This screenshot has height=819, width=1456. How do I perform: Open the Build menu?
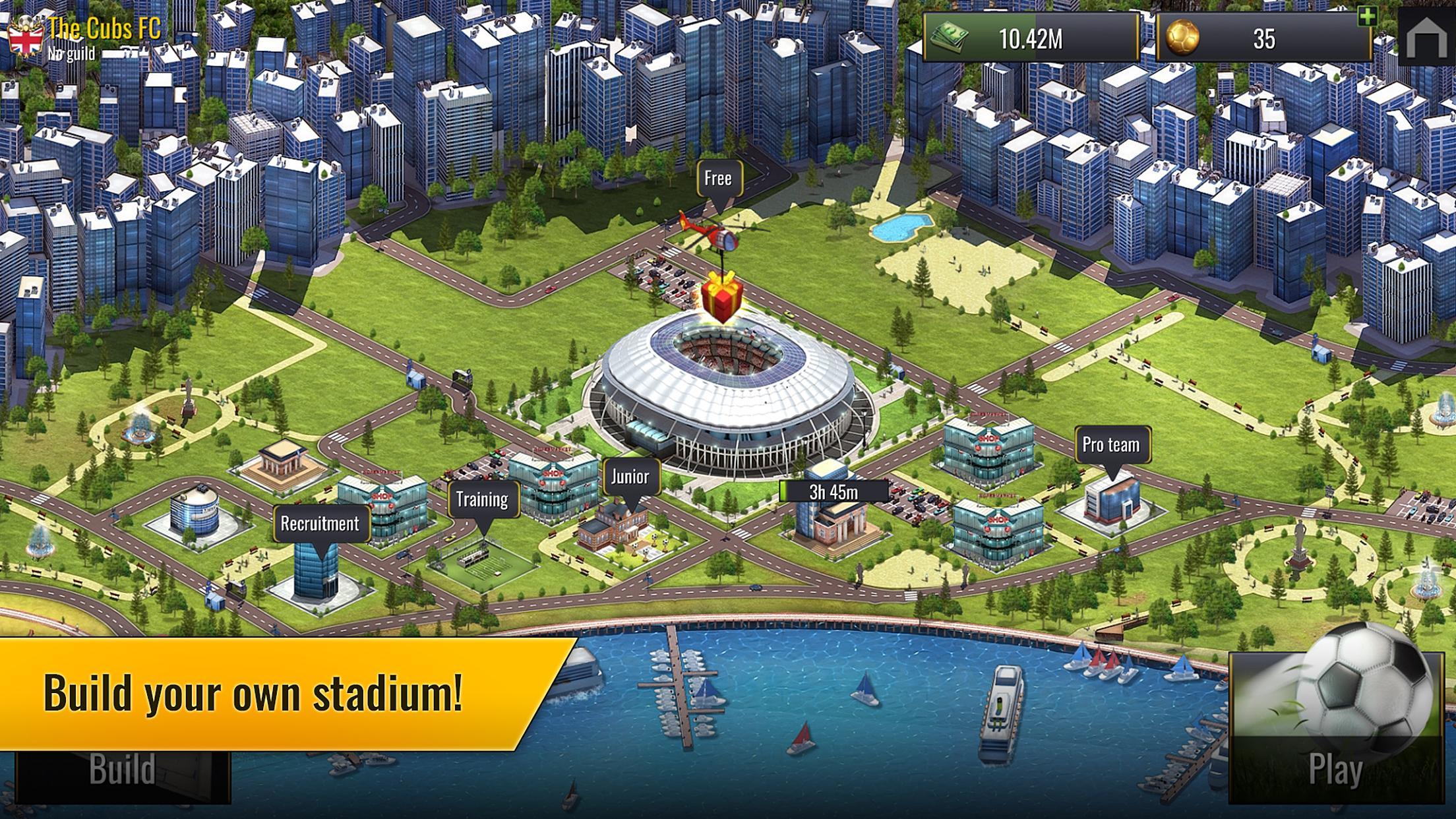pos(123,770)
